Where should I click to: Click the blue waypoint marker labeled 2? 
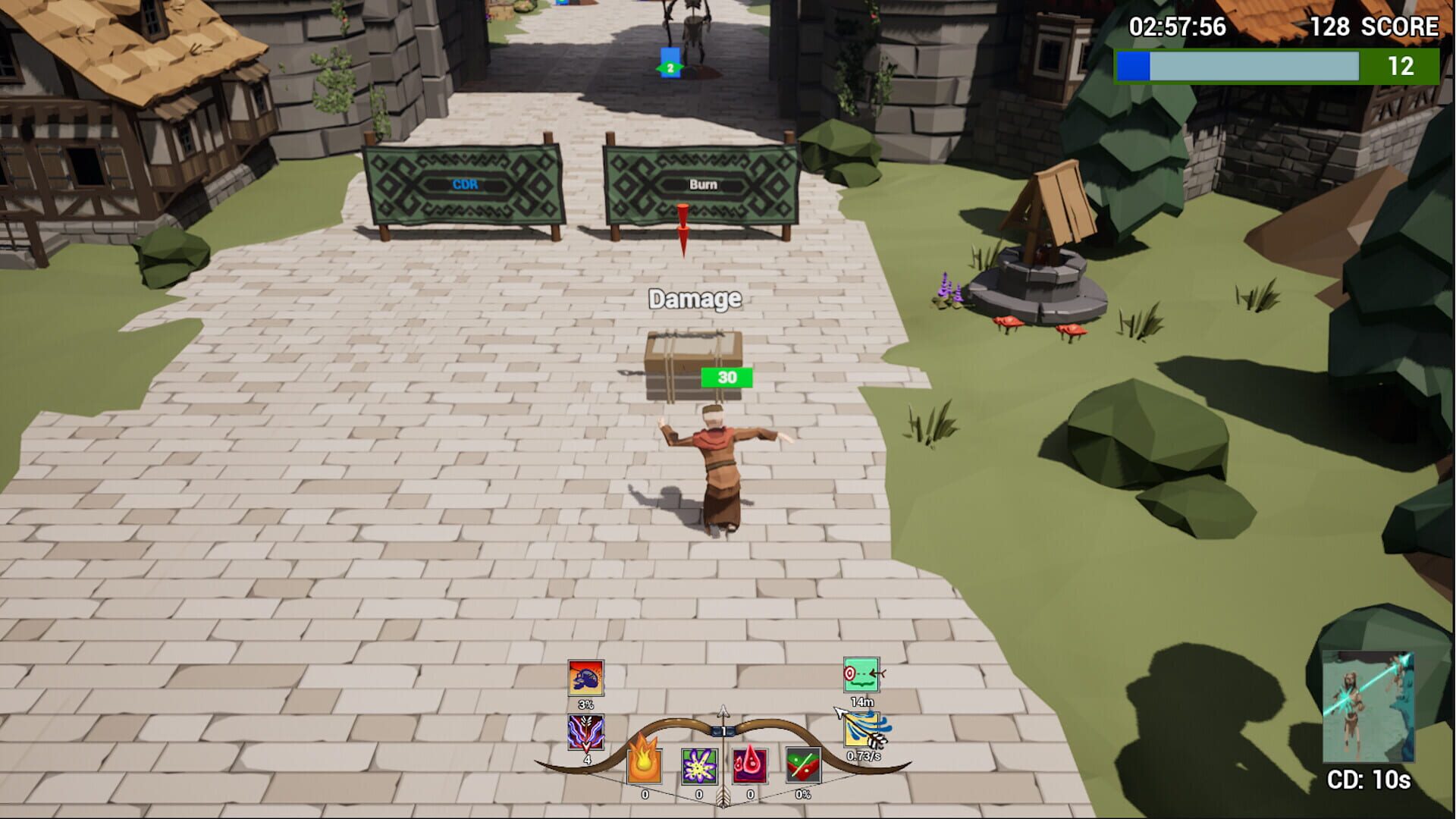coord(669,62)
